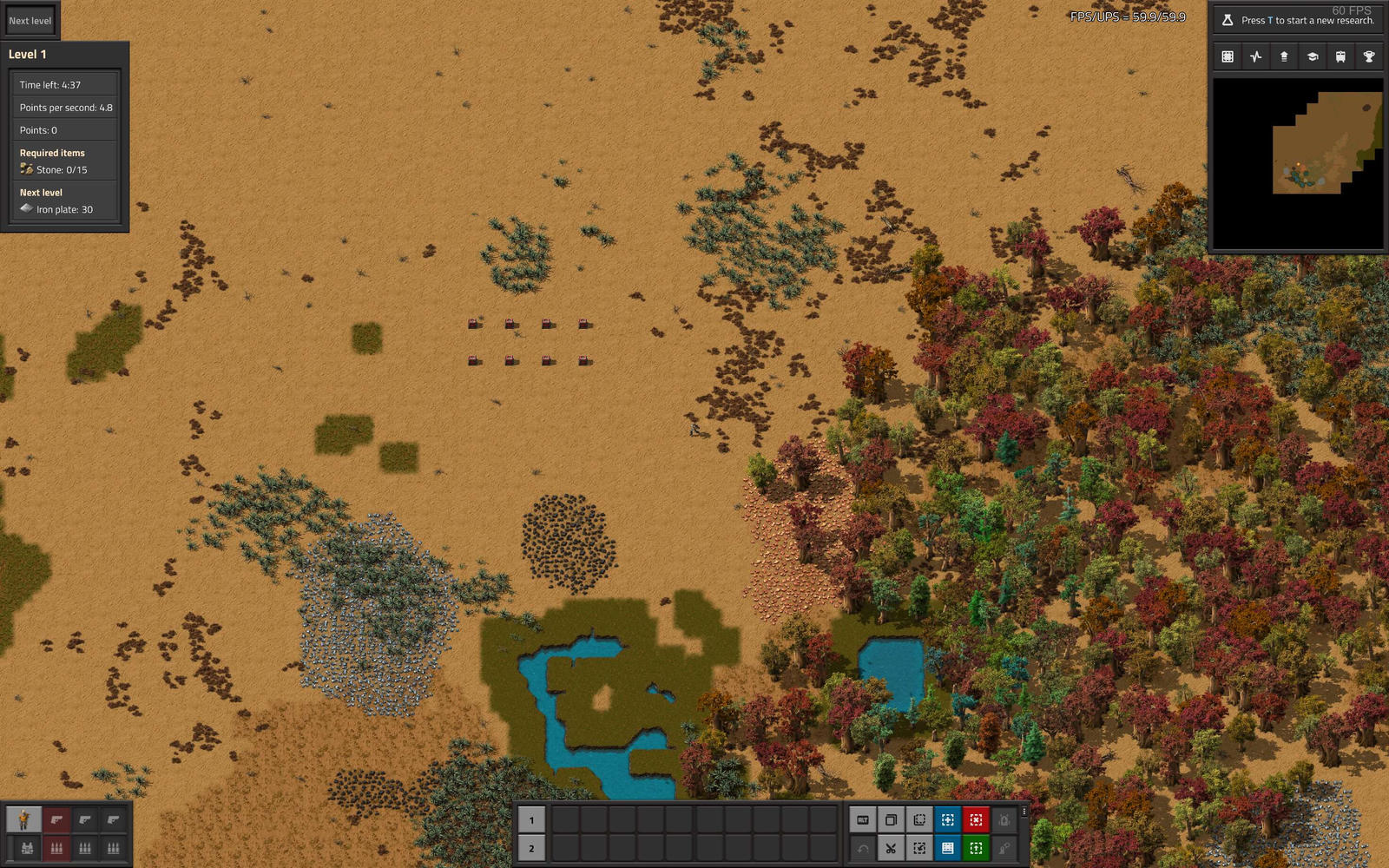Activate the scissors cut tool
Viewport: 1389px width, 868px height.
(x=891, y=848)
